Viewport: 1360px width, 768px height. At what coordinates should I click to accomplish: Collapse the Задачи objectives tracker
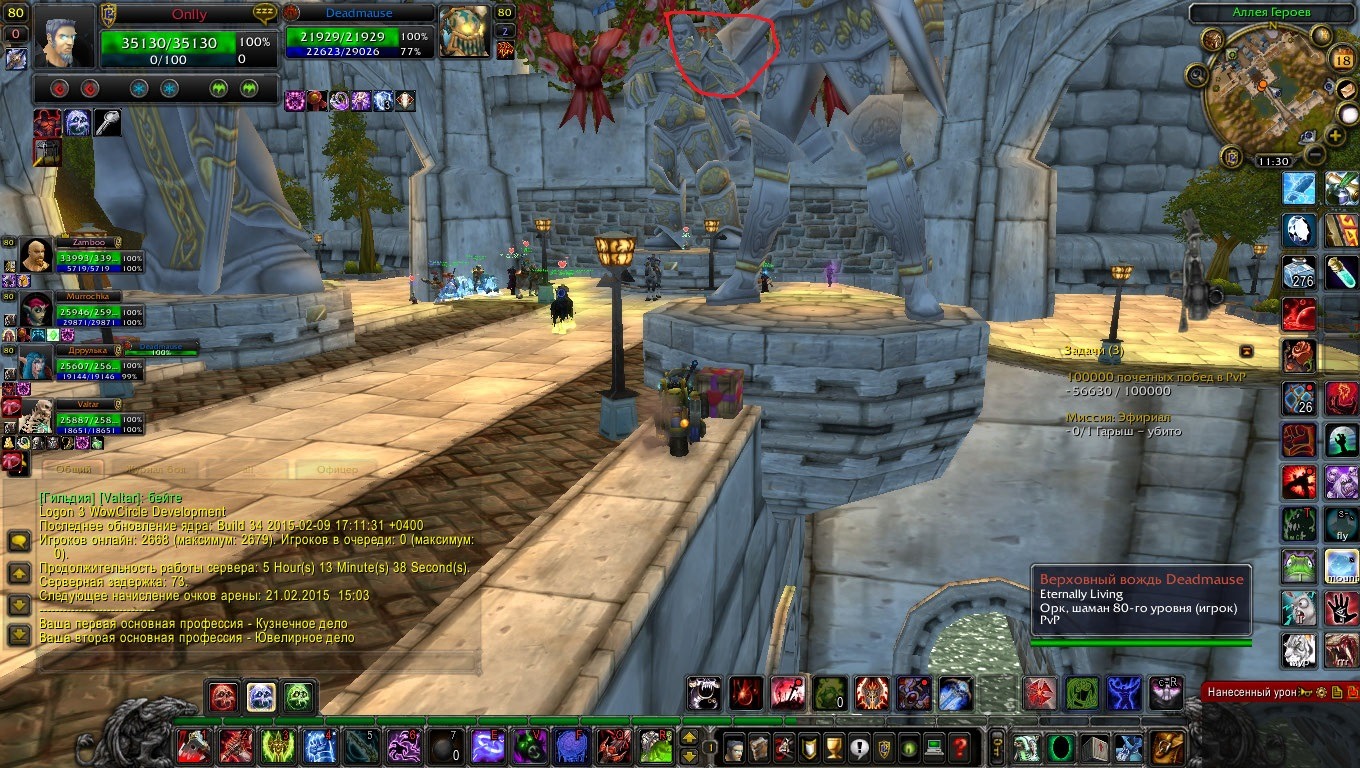[x=1247, y=351]
